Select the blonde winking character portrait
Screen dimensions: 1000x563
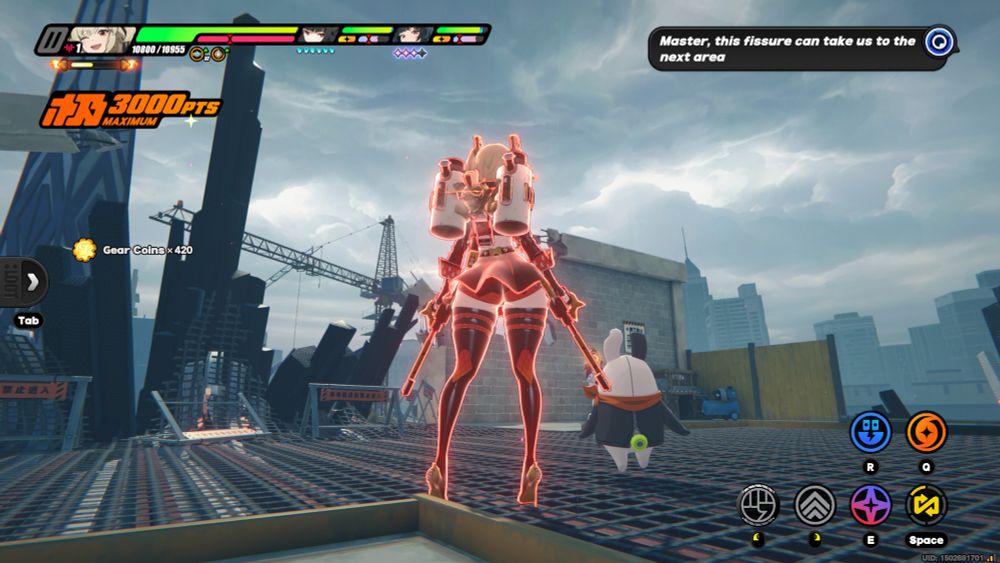[102, 40]
